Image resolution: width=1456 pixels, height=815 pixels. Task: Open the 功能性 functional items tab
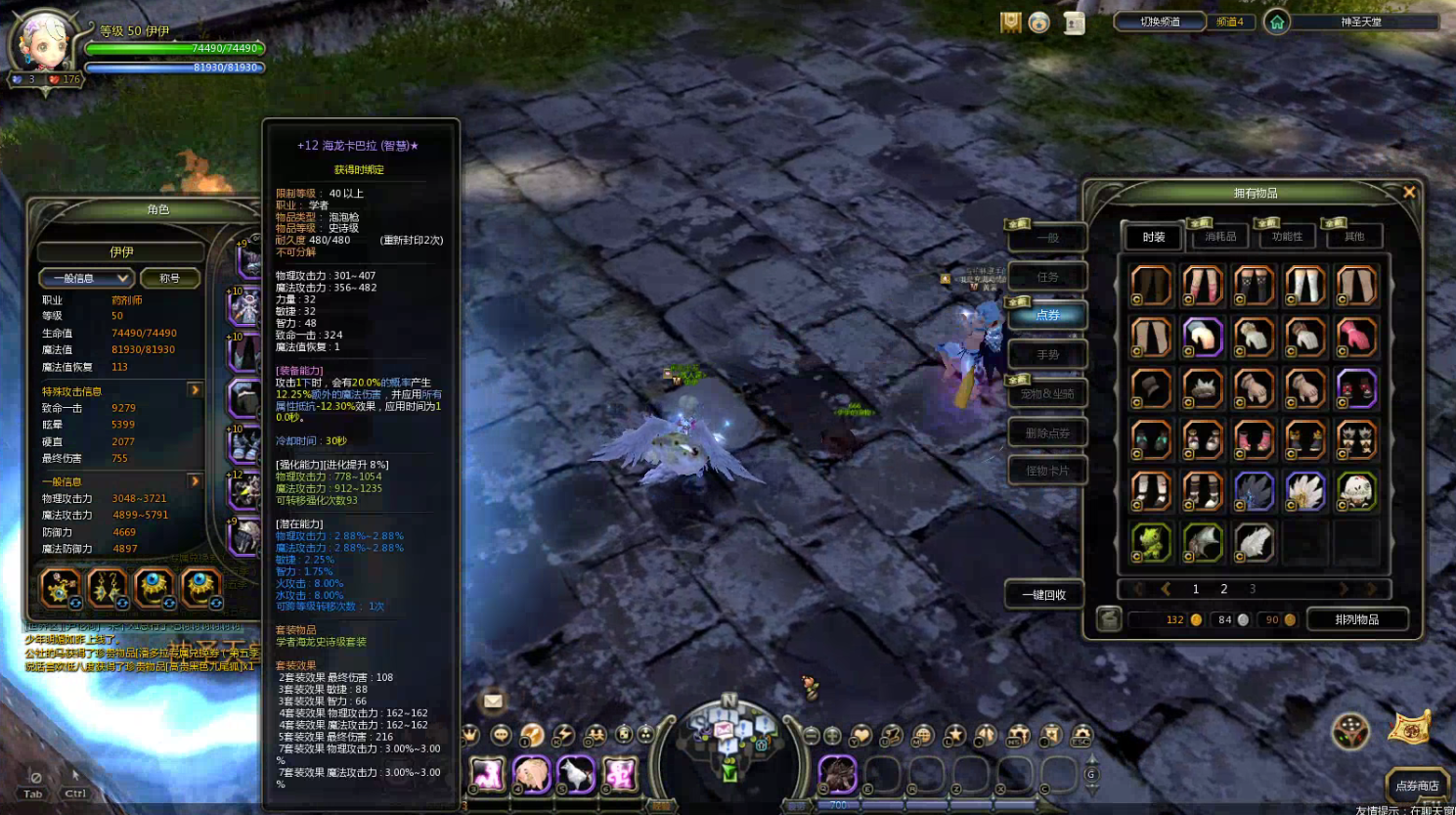tap(1287, 236)
